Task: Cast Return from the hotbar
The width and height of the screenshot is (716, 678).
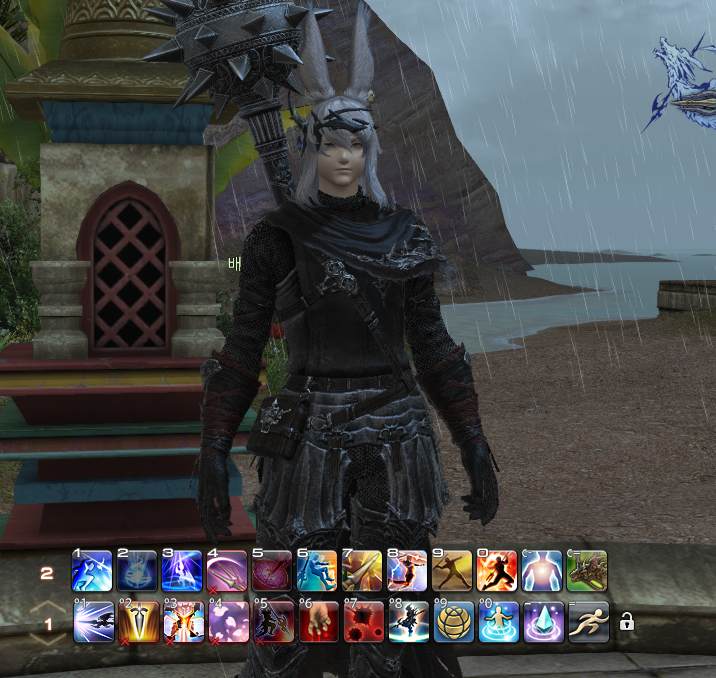Action: 498,622
